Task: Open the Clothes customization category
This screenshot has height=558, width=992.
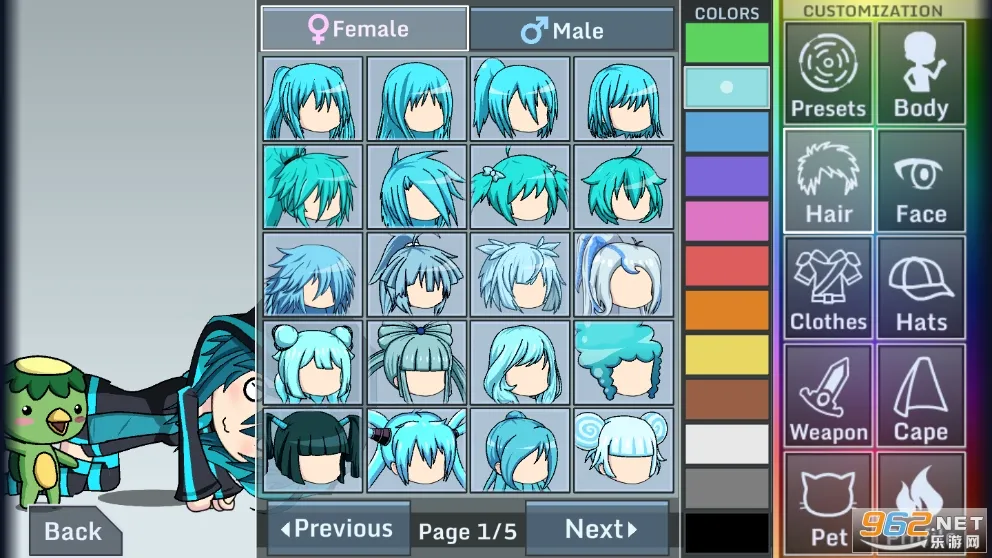Action: point(828,288)
